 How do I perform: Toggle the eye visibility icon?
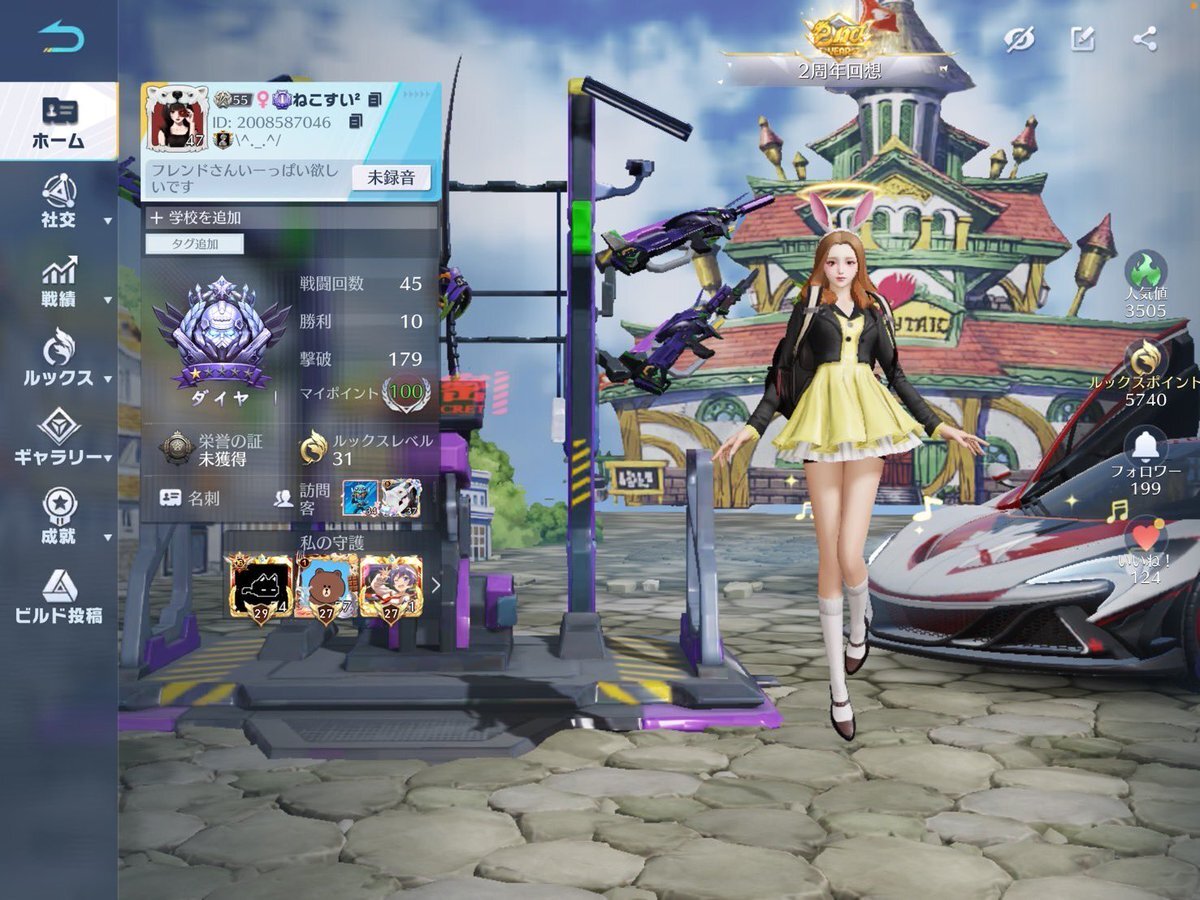pyautogui.click(x=1019, y=39)
